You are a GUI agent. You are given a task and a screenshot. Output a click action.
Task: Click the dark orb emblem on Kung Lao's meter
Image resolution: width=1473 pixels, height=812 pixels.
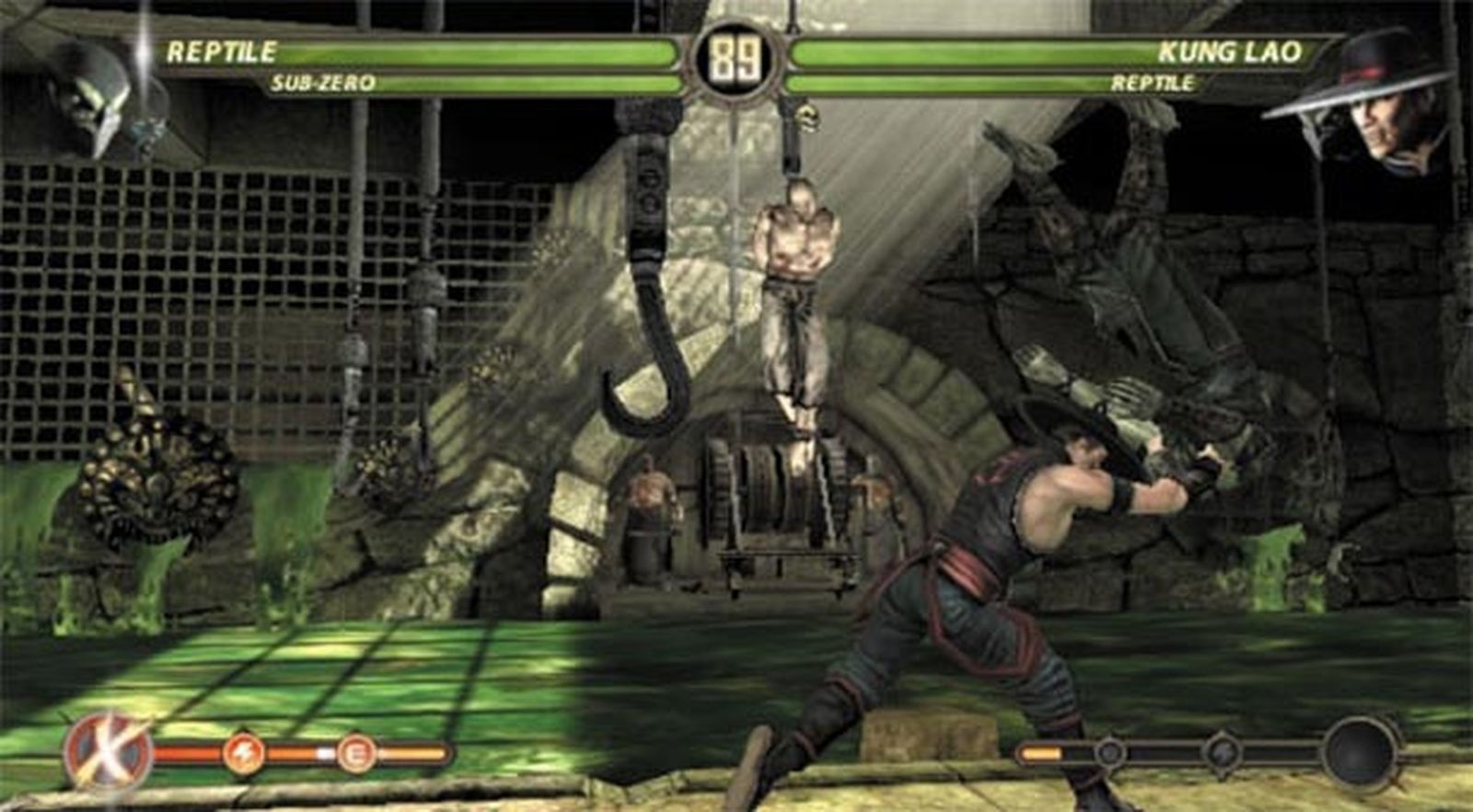(x=1360, y=753)
